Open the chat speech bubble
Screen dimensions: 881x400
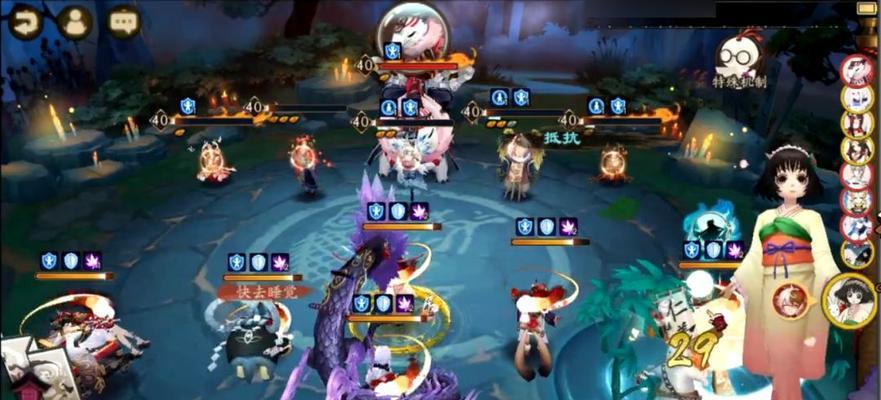[x=123, y=22]
